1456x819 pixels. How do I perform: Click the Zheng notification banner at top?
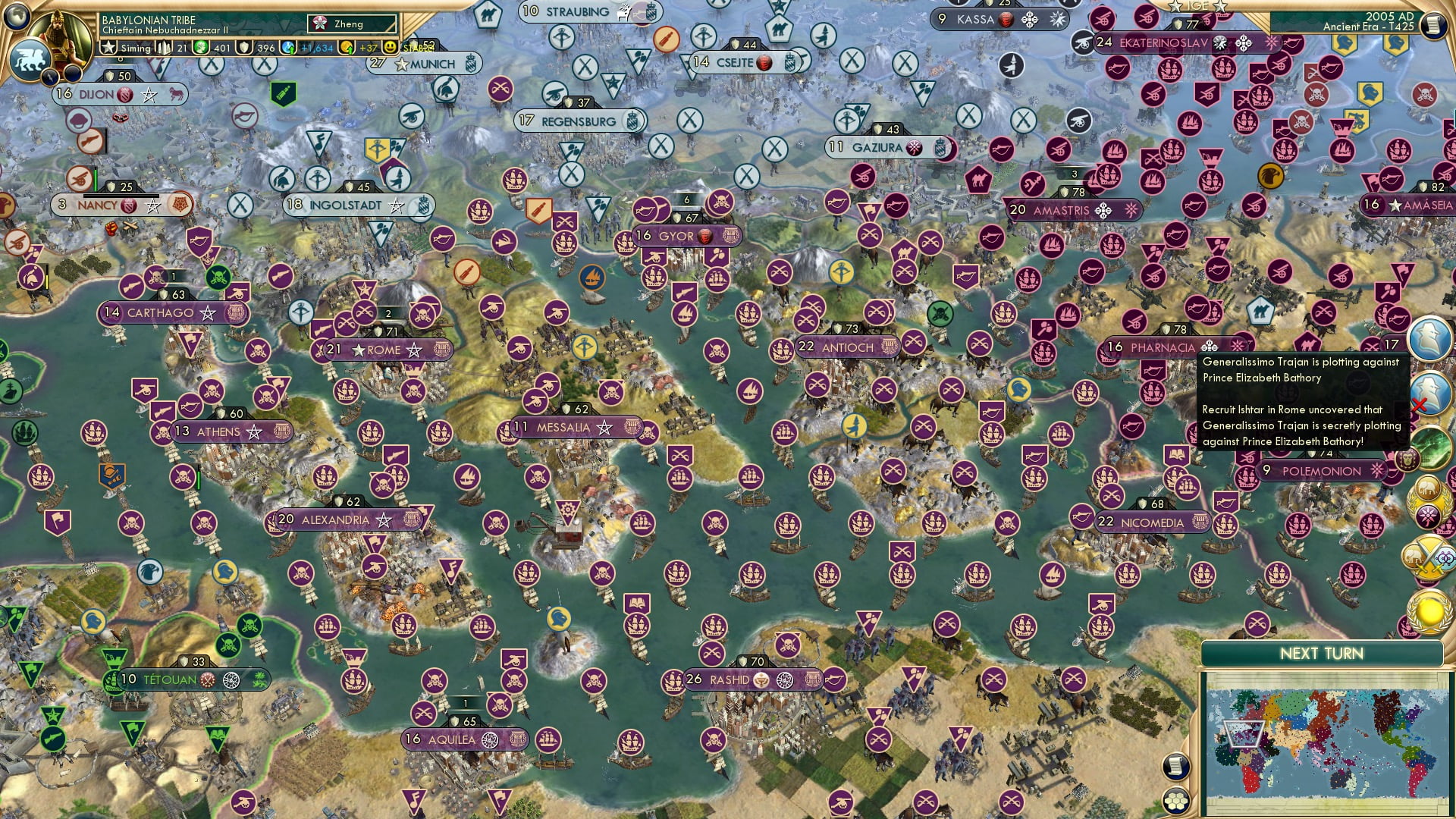pos(351,24)
